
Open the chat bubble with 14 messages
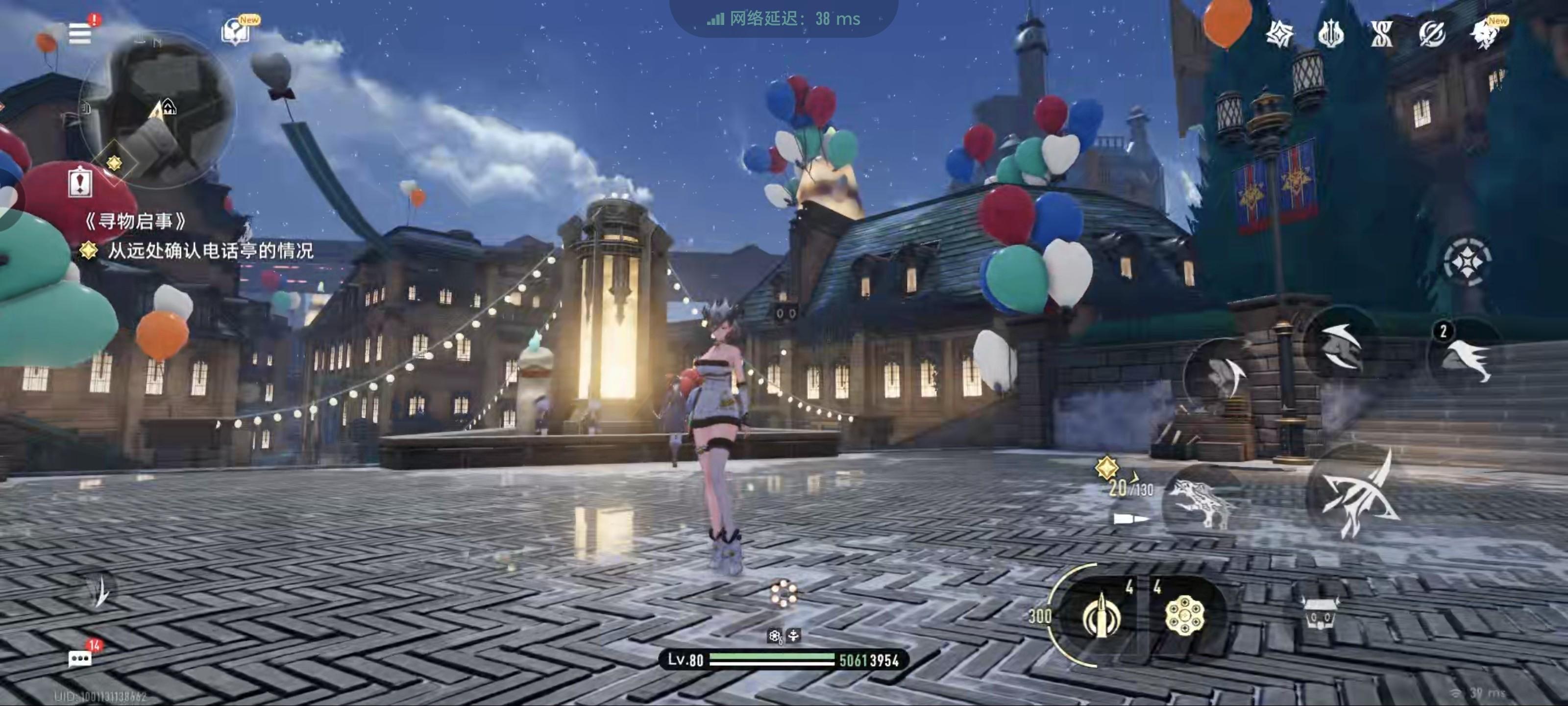(x=80, y=658)
